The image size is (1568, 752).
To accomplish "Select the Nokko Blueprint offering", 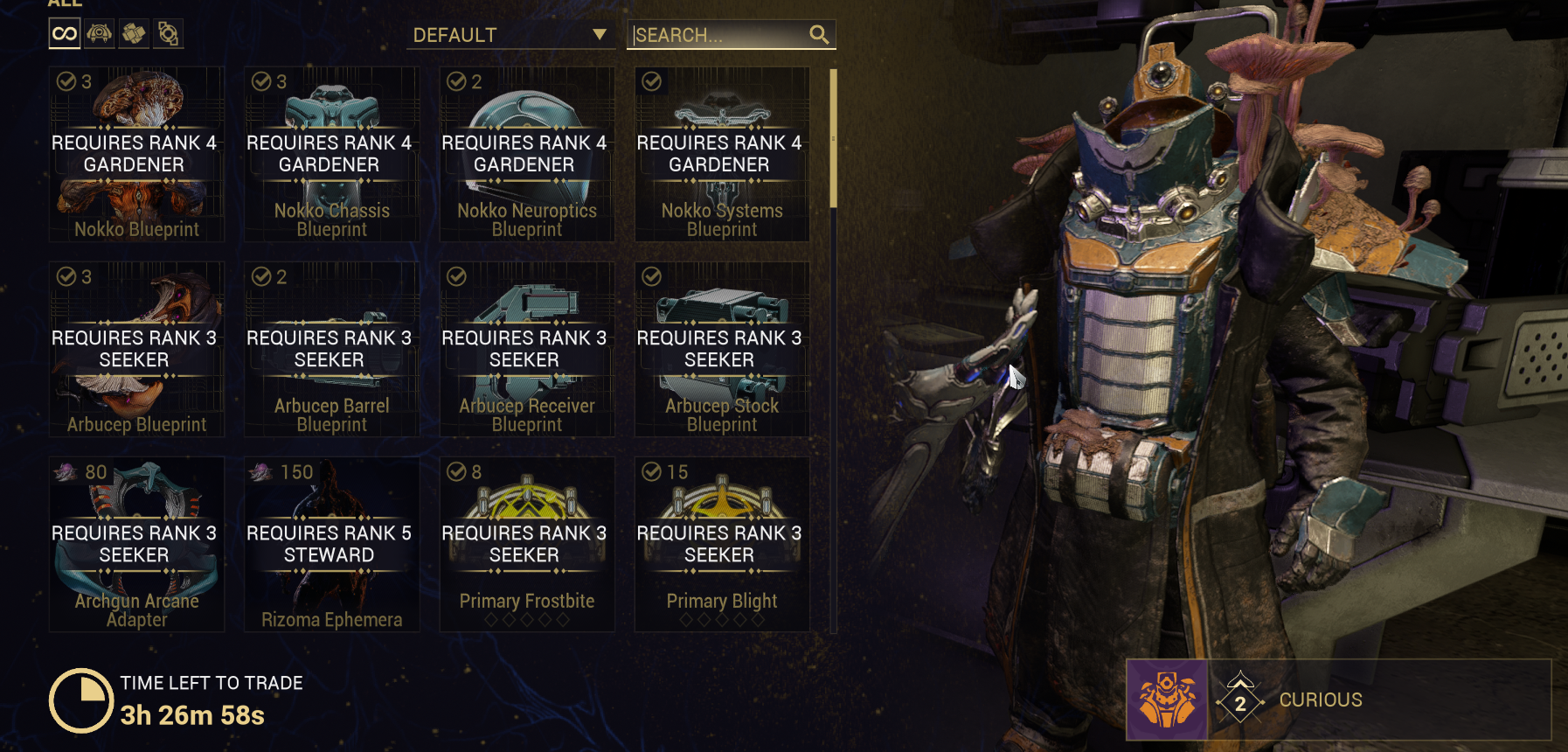I will [x=136, y=154].
